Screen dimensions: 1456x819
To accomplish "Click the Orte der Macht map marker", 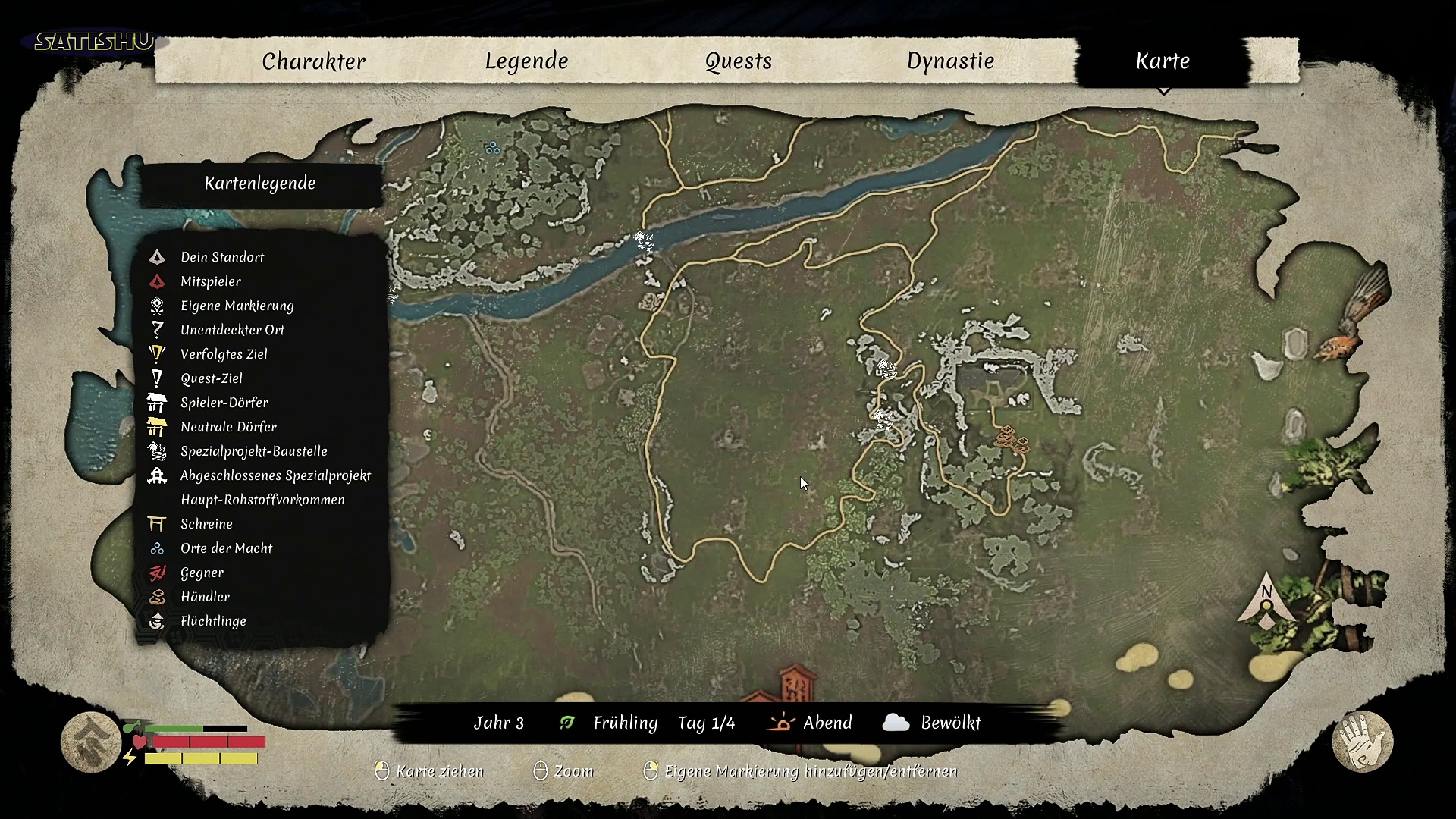I will (x=493, y=148).
